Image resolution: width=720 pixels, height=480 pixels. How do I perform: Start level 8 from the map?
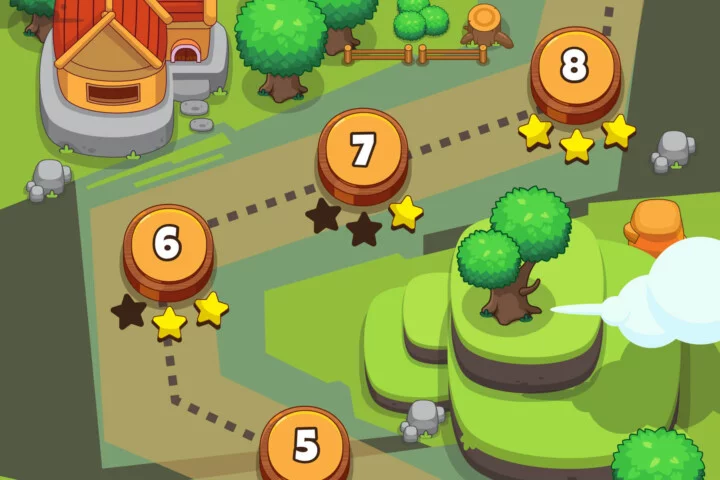(574, 67)
